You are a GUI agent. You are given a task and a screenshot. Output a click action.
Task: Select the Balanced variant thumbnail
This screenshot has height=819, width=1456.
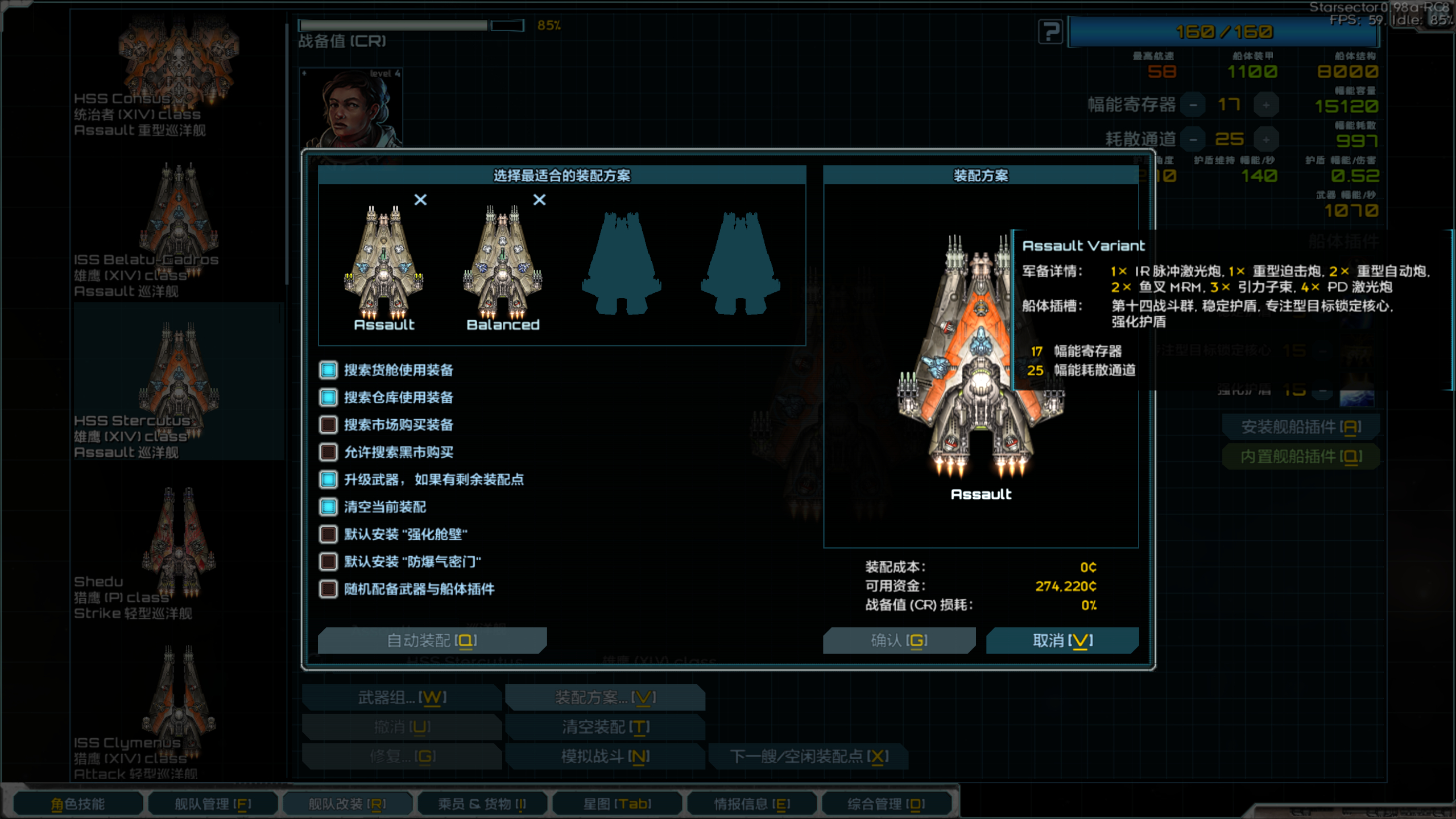pyautogui.click(x=503, y=262)
